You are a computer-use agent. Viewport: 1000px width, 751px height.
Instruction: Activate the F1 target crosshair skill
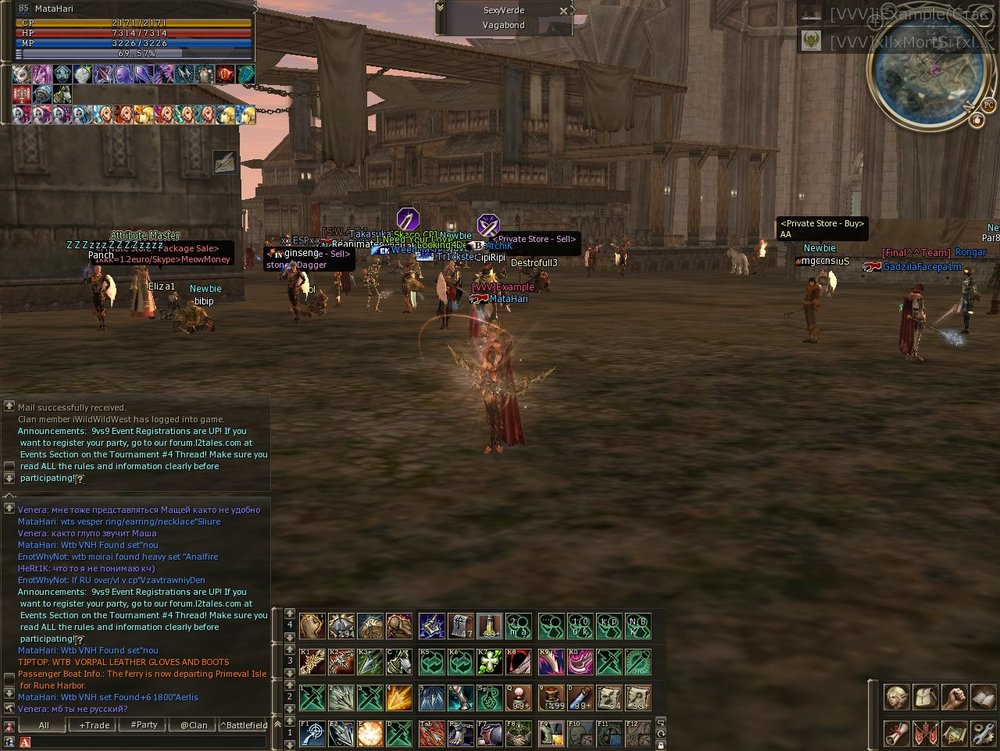313,732
